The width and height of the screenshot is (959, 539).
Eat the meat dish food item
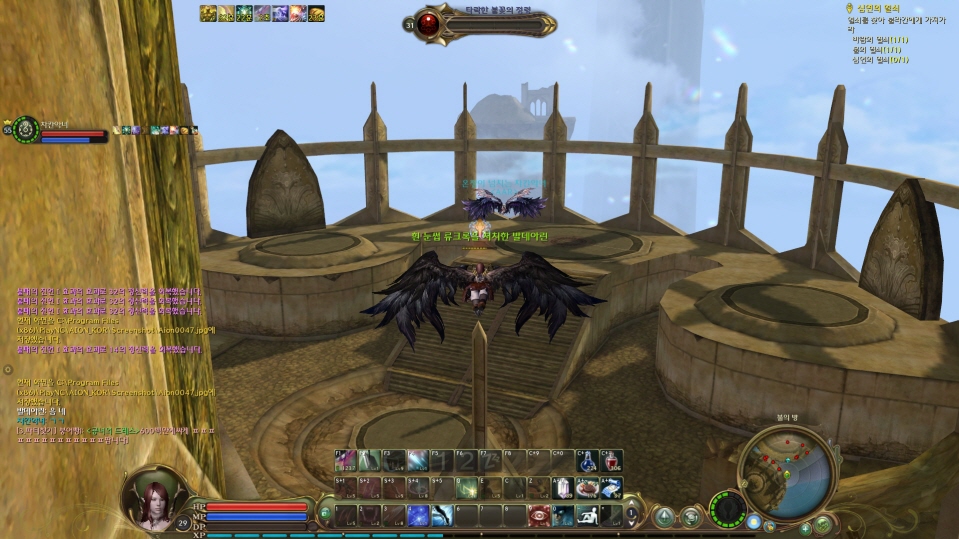click(589, 488)
